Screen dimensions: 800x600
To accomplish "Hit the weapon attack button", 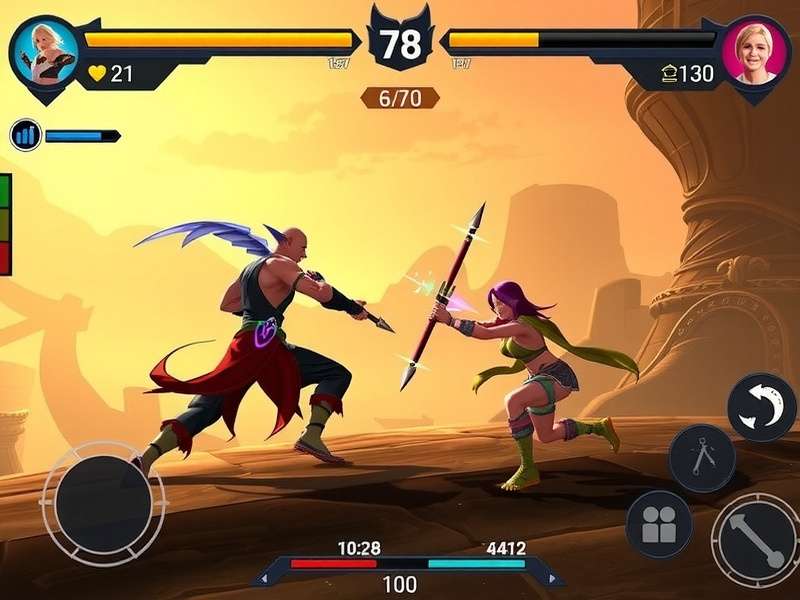I will [756, 541].
